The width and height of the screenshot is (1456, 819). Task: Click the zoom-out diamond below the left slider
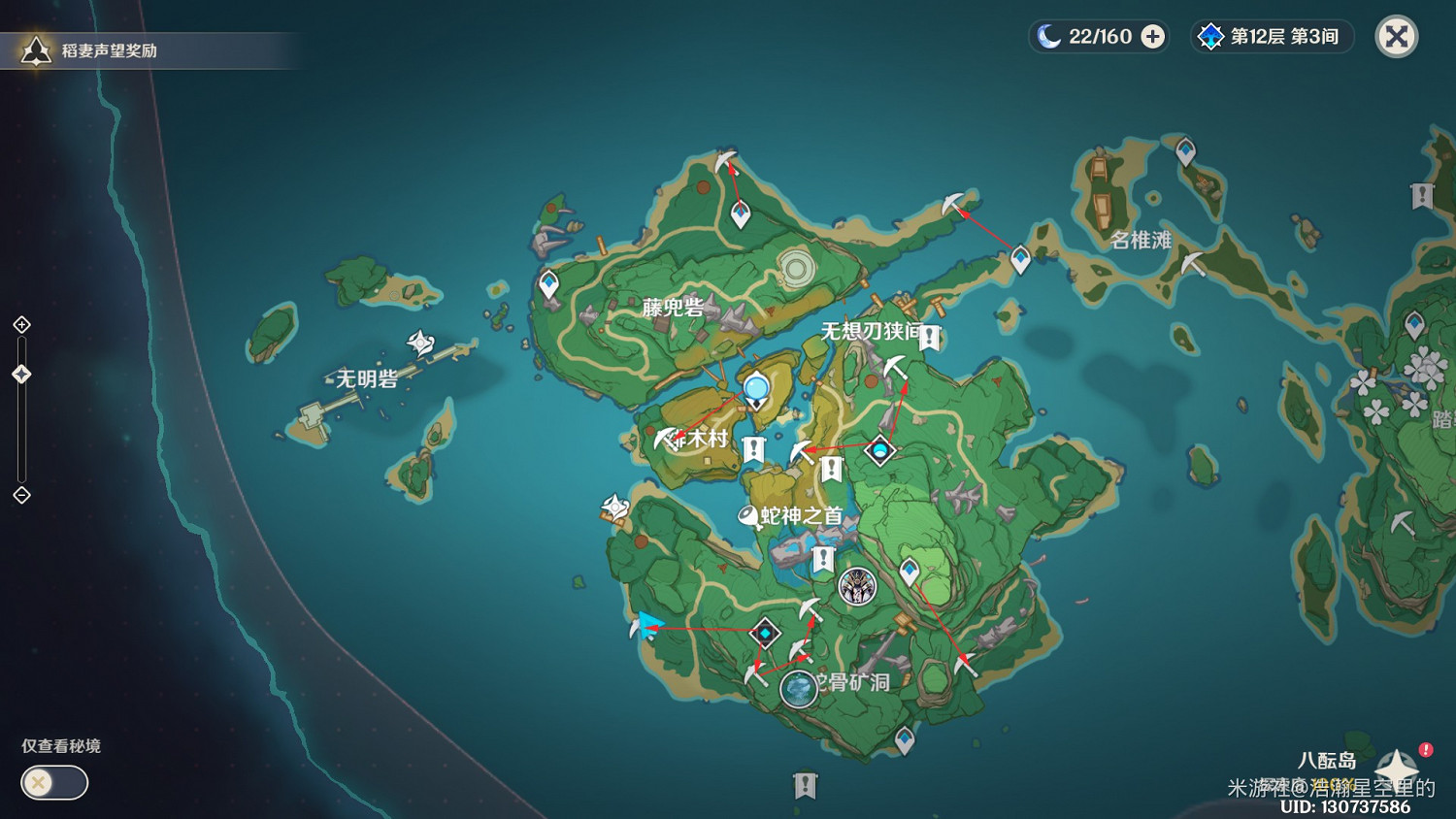[x=21, y=497]
